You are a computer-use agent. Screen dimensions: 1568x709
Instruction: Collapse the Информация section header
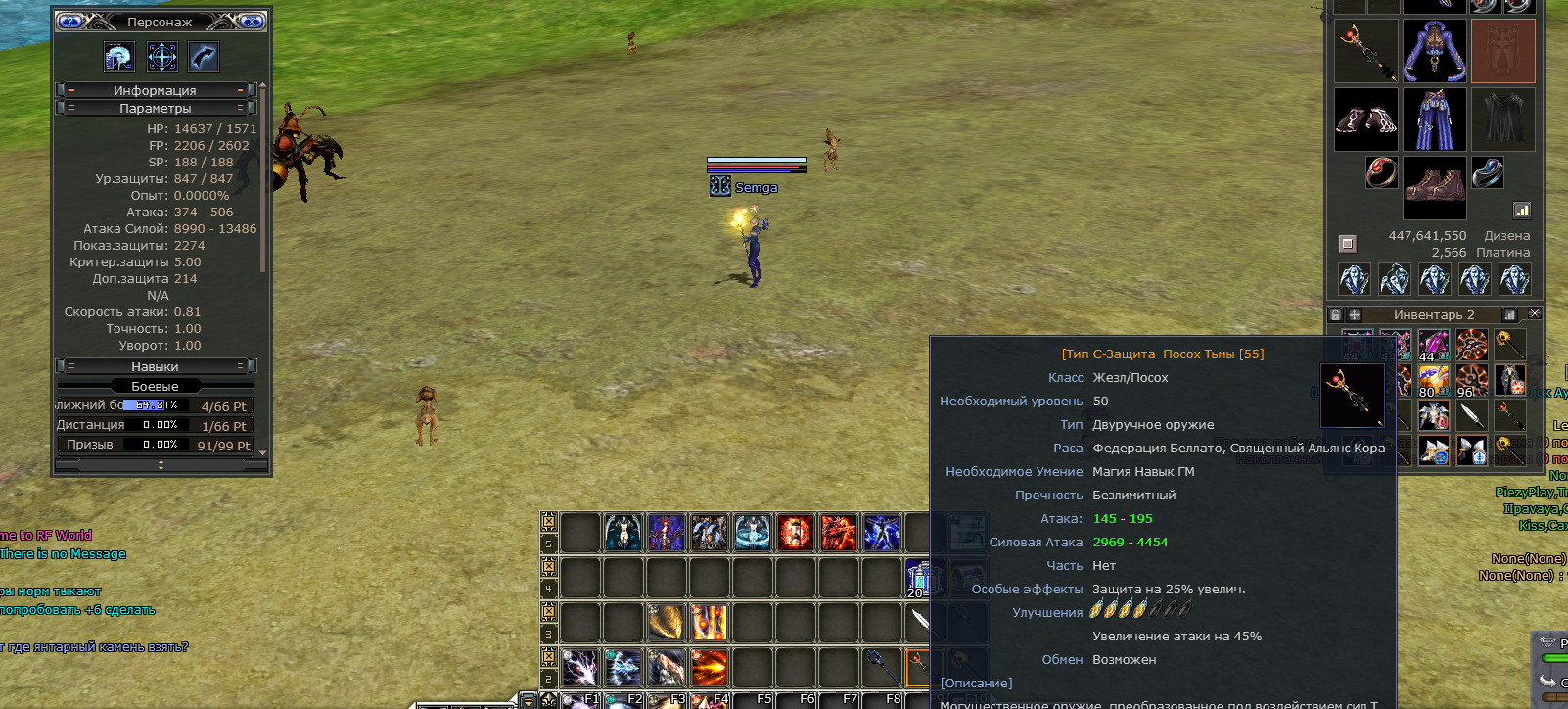pos(155,90)
